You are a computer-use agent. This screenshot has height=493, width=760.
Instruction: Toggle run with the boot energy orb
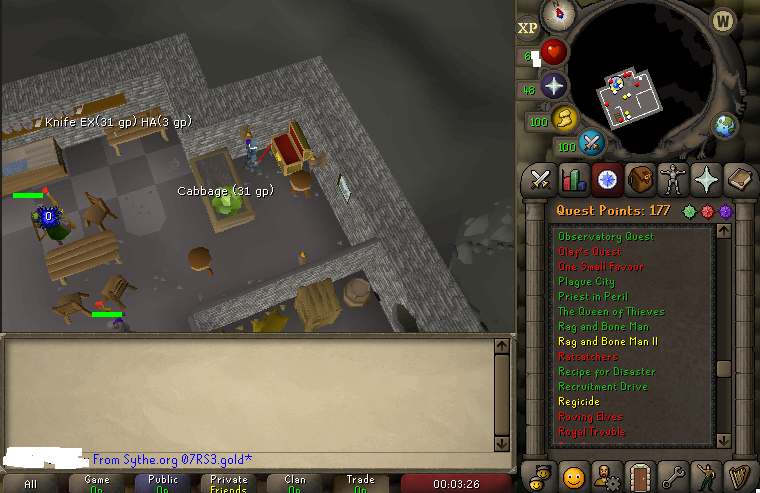(x=564, y=119)
